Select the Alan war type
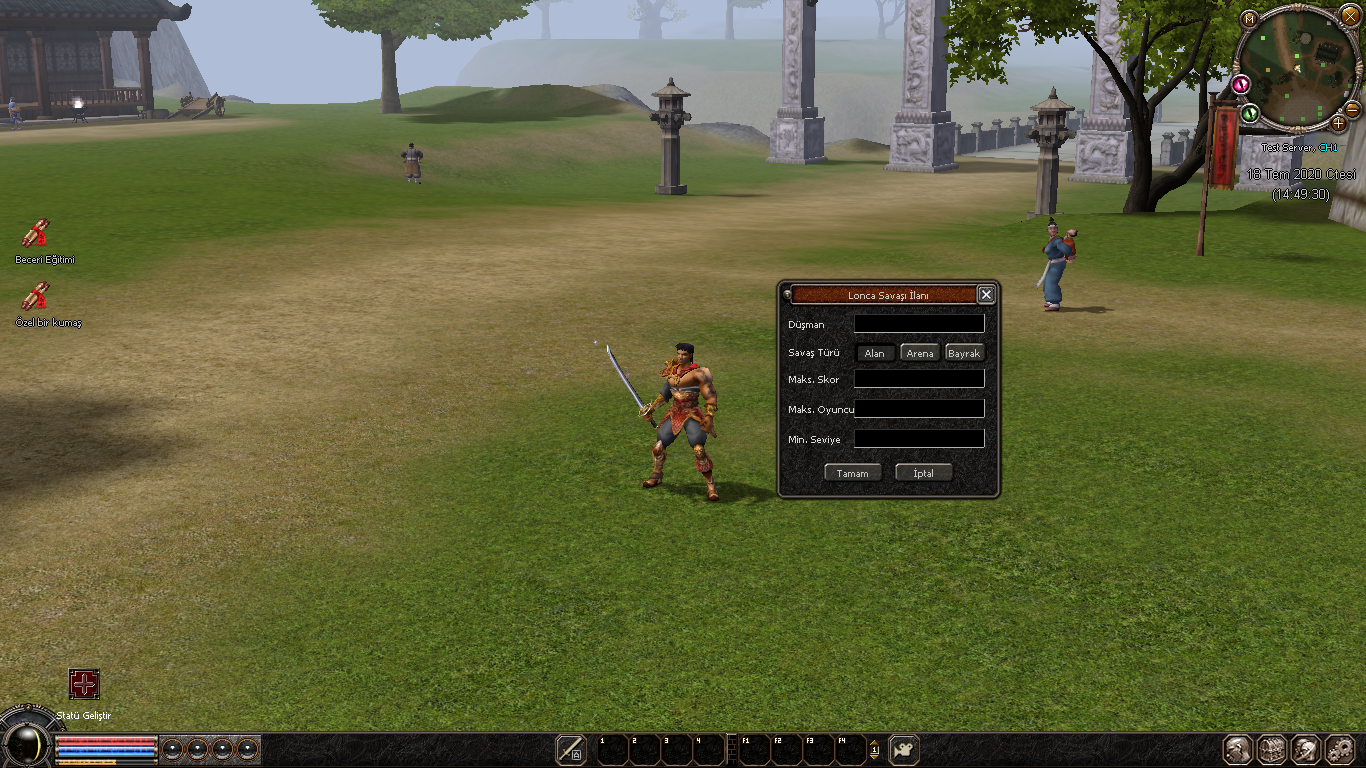This screenshot has height=768, width=1366. (x=875, y=353)
